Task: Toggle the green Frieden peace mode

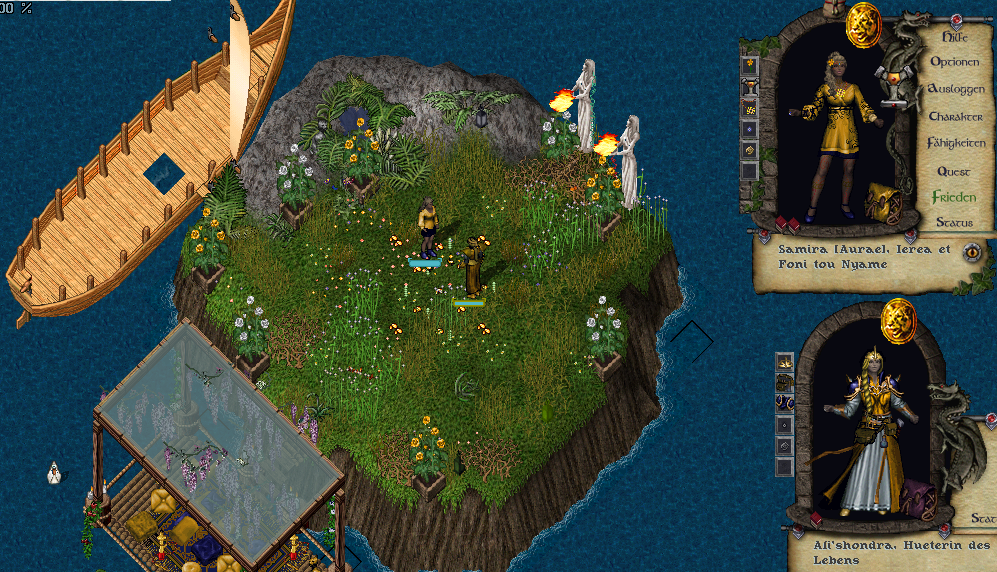Action: tap(953, 197)
